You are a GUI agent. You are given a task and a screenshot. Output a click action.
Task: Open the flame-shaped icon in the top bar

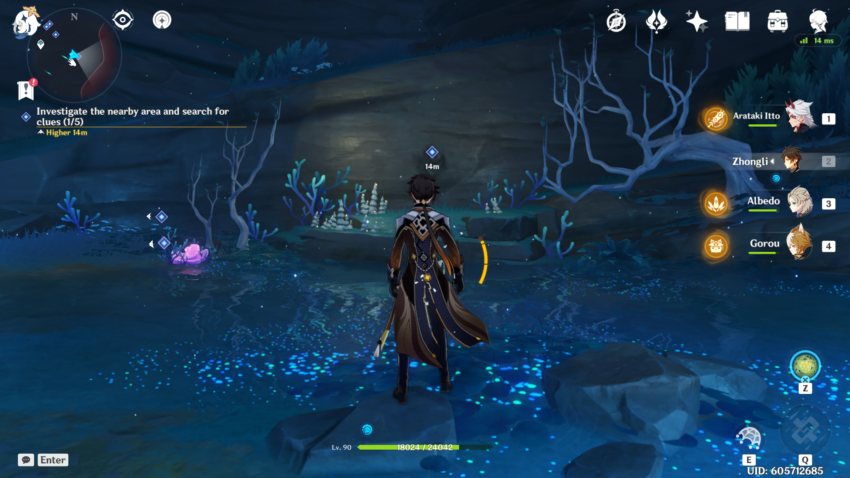point(656,21)
